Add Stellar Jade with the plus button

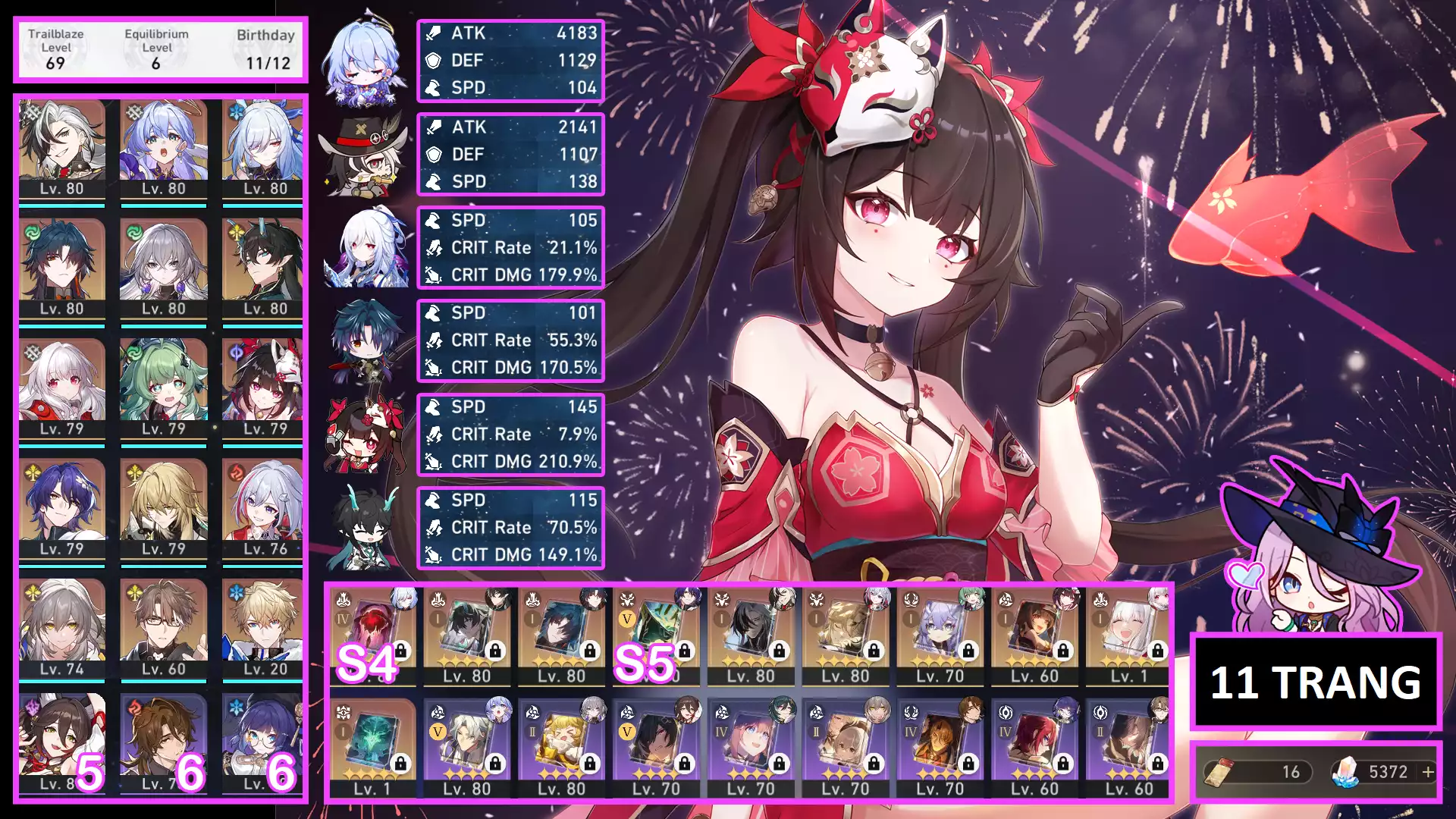[x=1428, y=772]
